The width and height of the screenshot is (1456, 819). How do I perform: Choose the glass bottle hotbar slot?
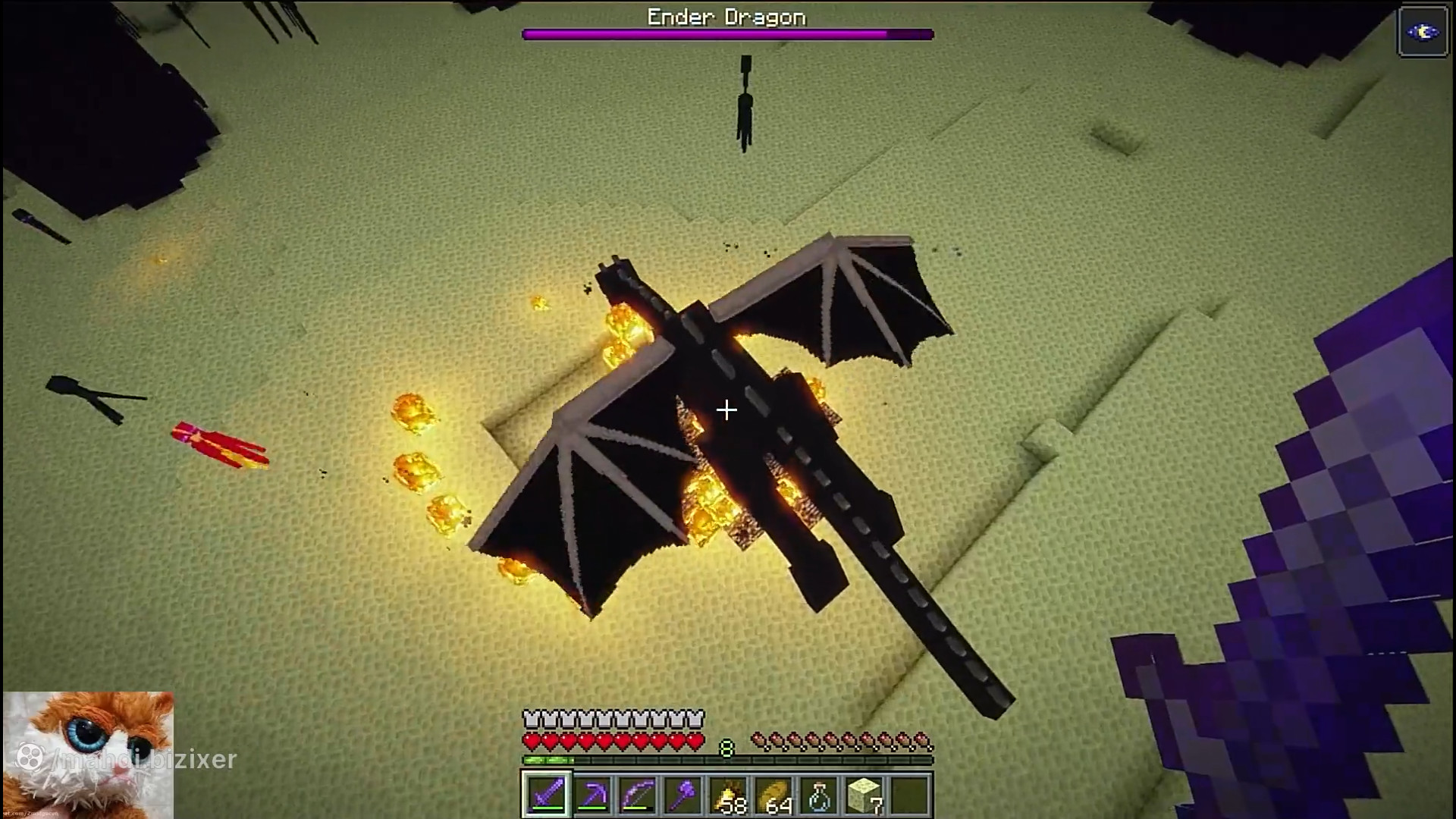[x=819, y=795]
